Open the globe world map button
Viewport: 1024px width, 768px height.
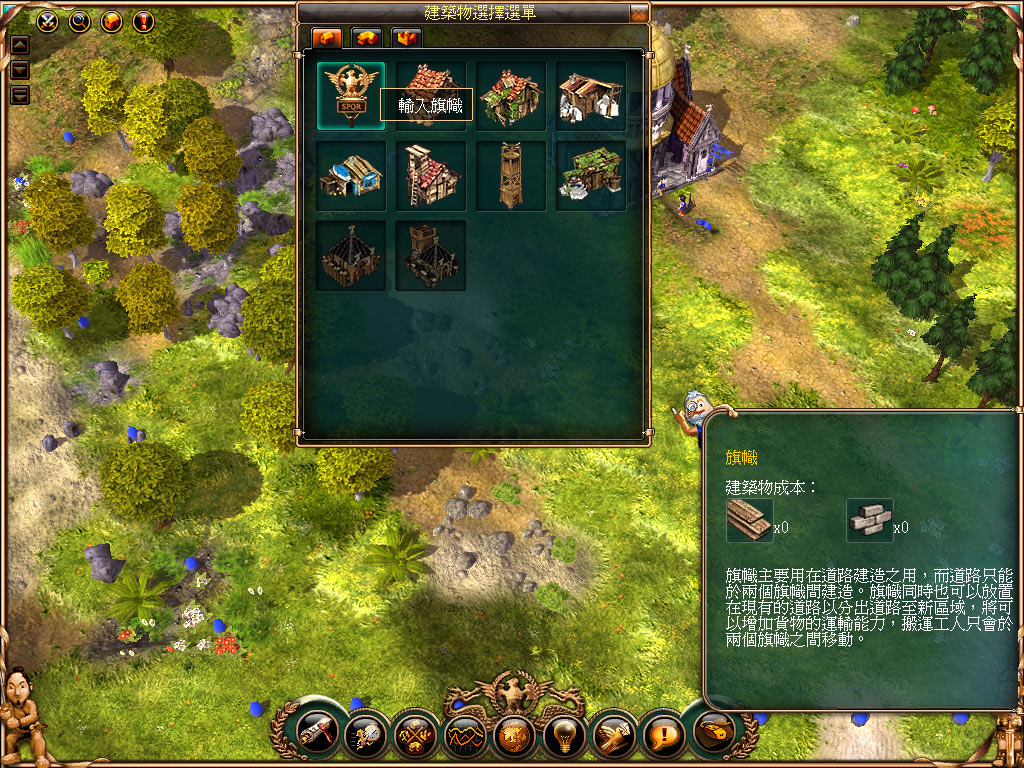pyautogui.click(x=514, y=737)
